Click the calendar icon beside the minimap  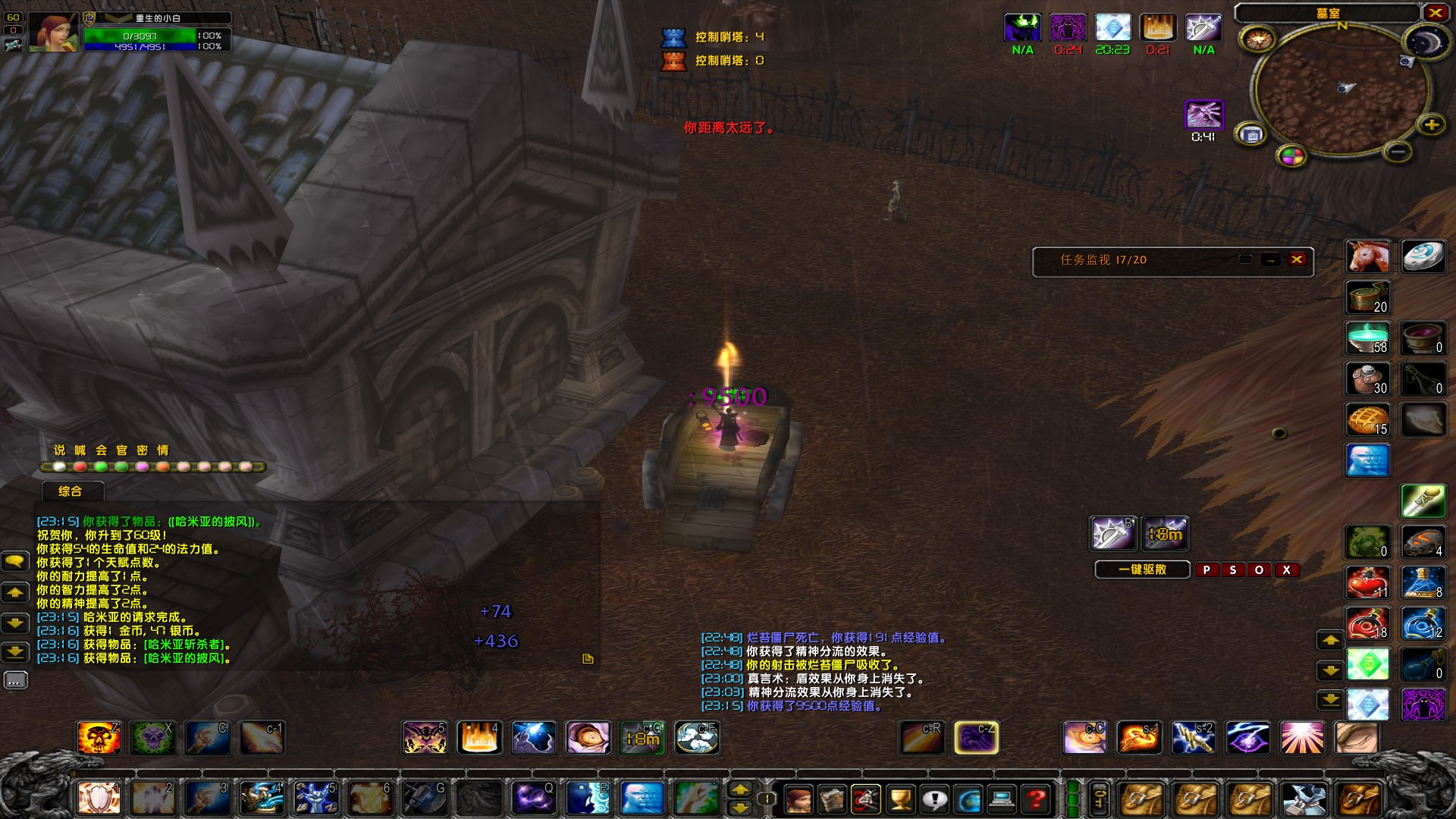1251,134
